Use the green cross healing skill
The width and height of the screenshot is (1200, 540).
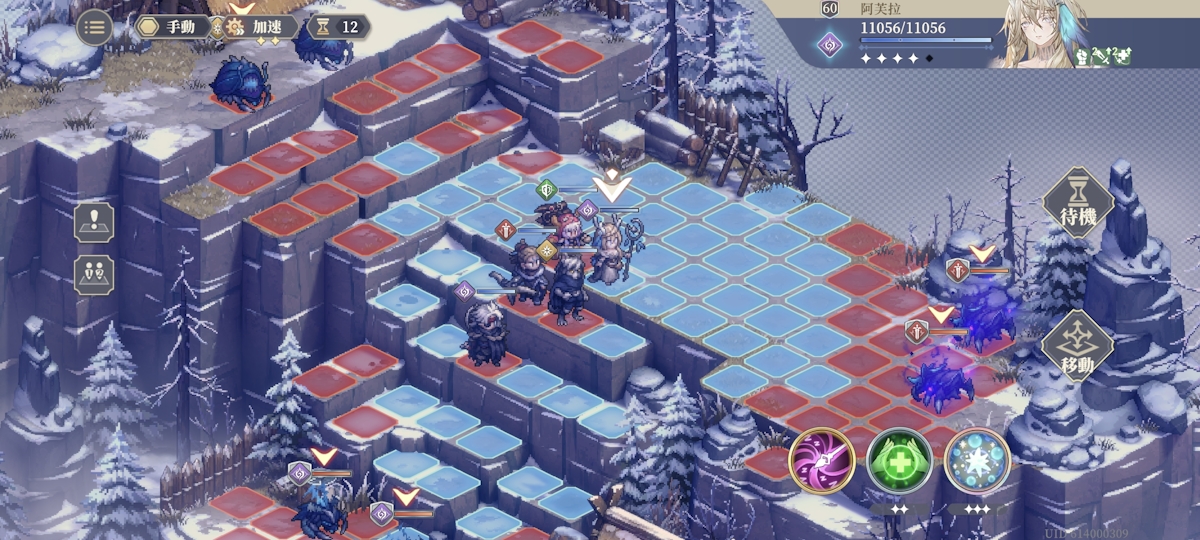click(899, 461)
